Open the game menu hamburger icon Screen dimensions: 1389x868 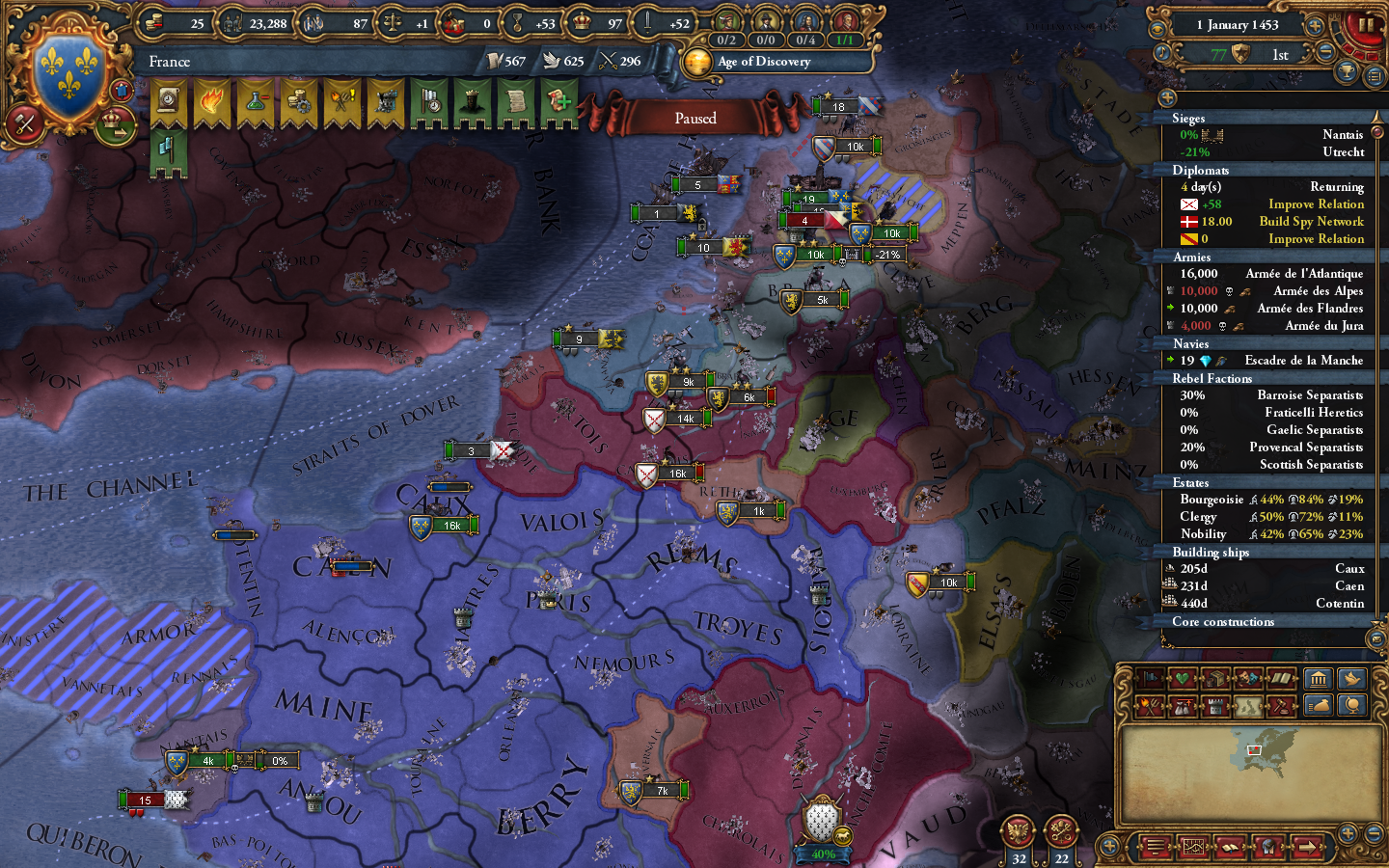coord(1155,847)
